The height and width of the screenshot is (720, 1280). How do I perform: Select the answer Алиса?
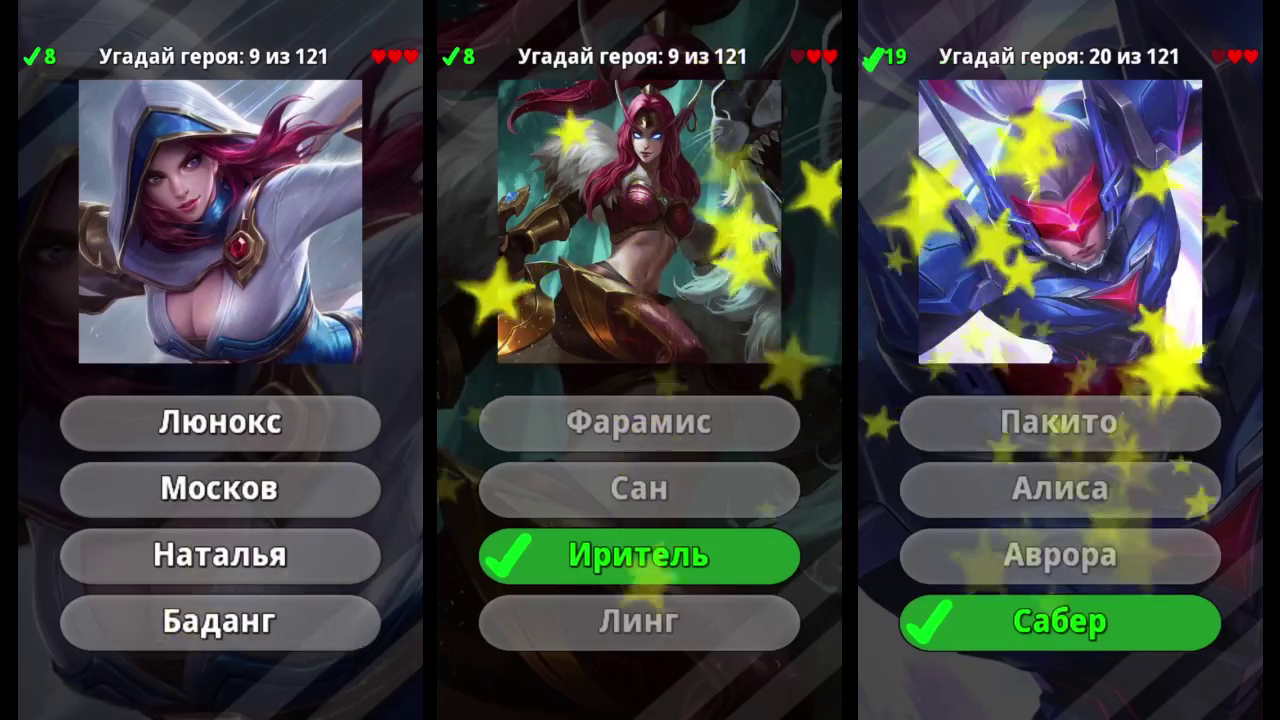pyautogui.click(x=1060, y=489)
